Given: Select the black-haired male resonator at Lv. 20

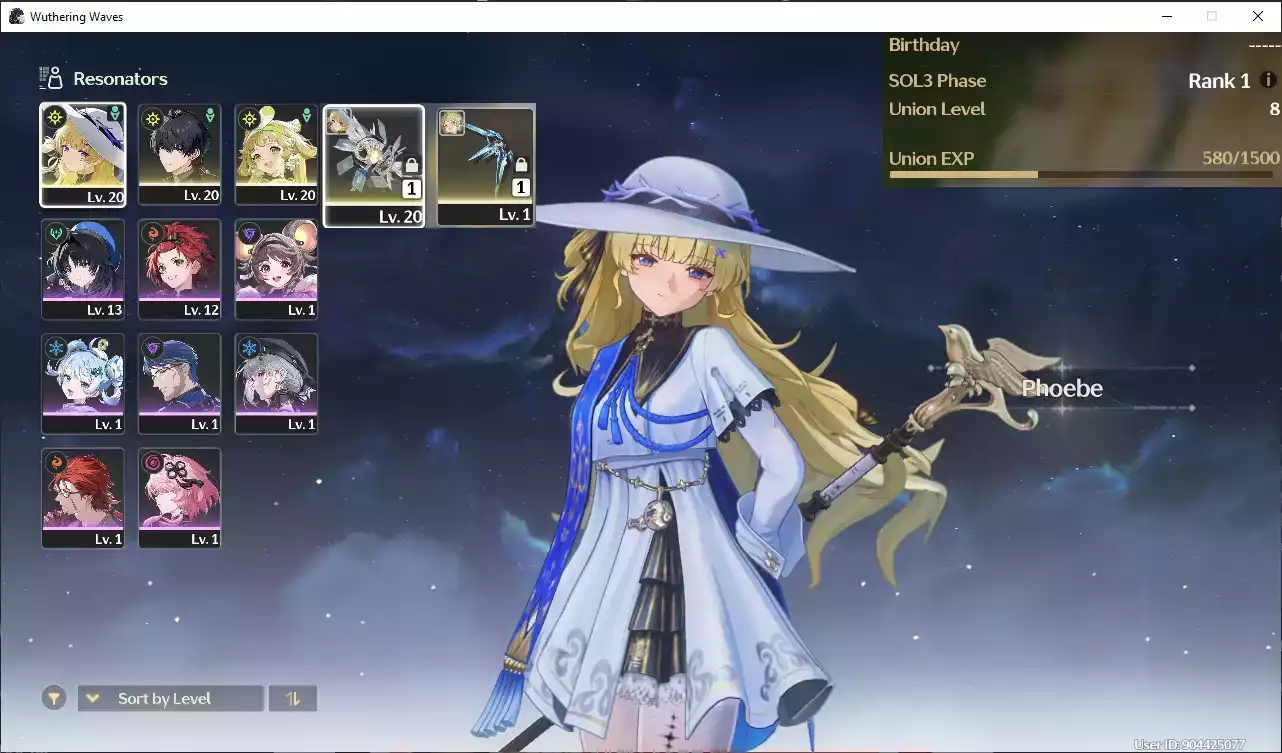Looking at the screenshot, I should tap(180, 155).
